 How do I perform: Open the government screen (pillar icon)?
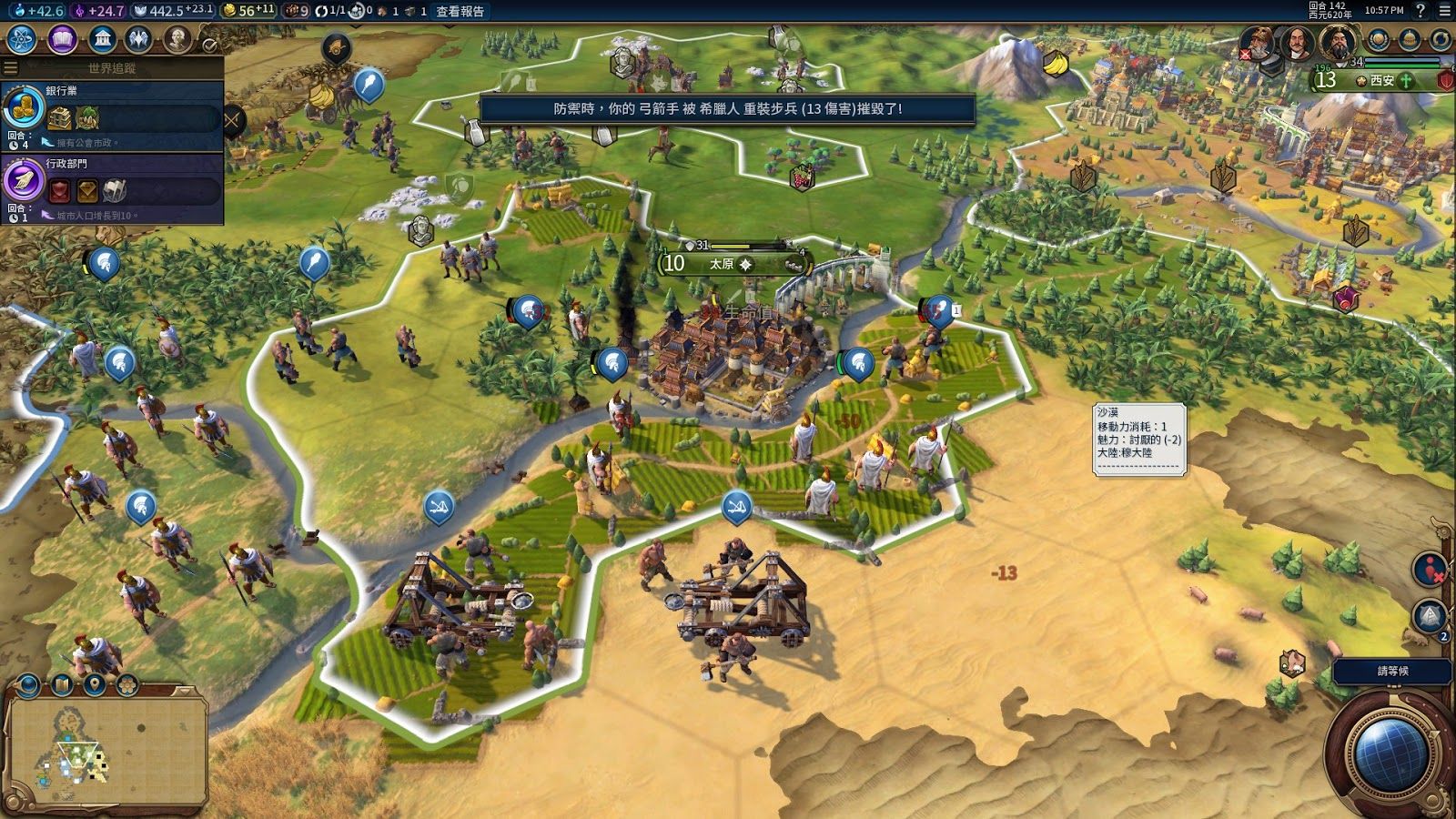pyautogui.click(x=102, y=40)
